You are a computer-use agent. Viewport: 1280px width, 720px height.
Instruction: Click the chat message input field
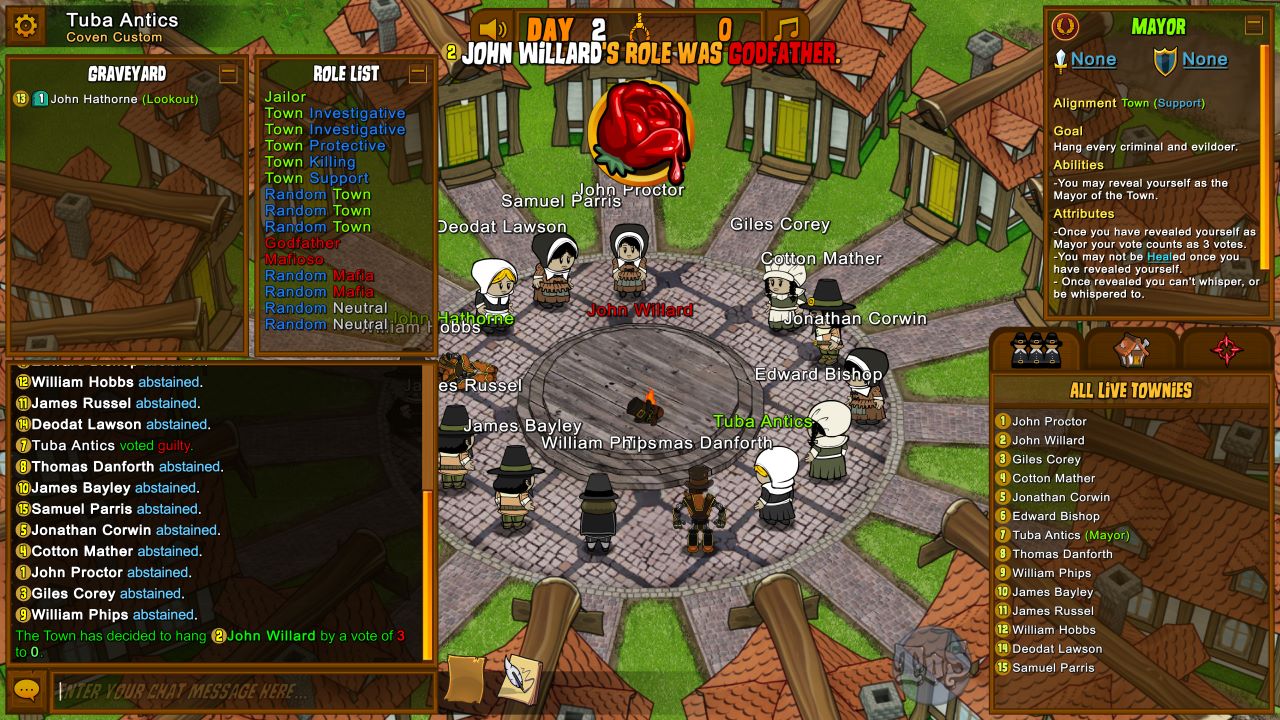click(x=242, y=691)
